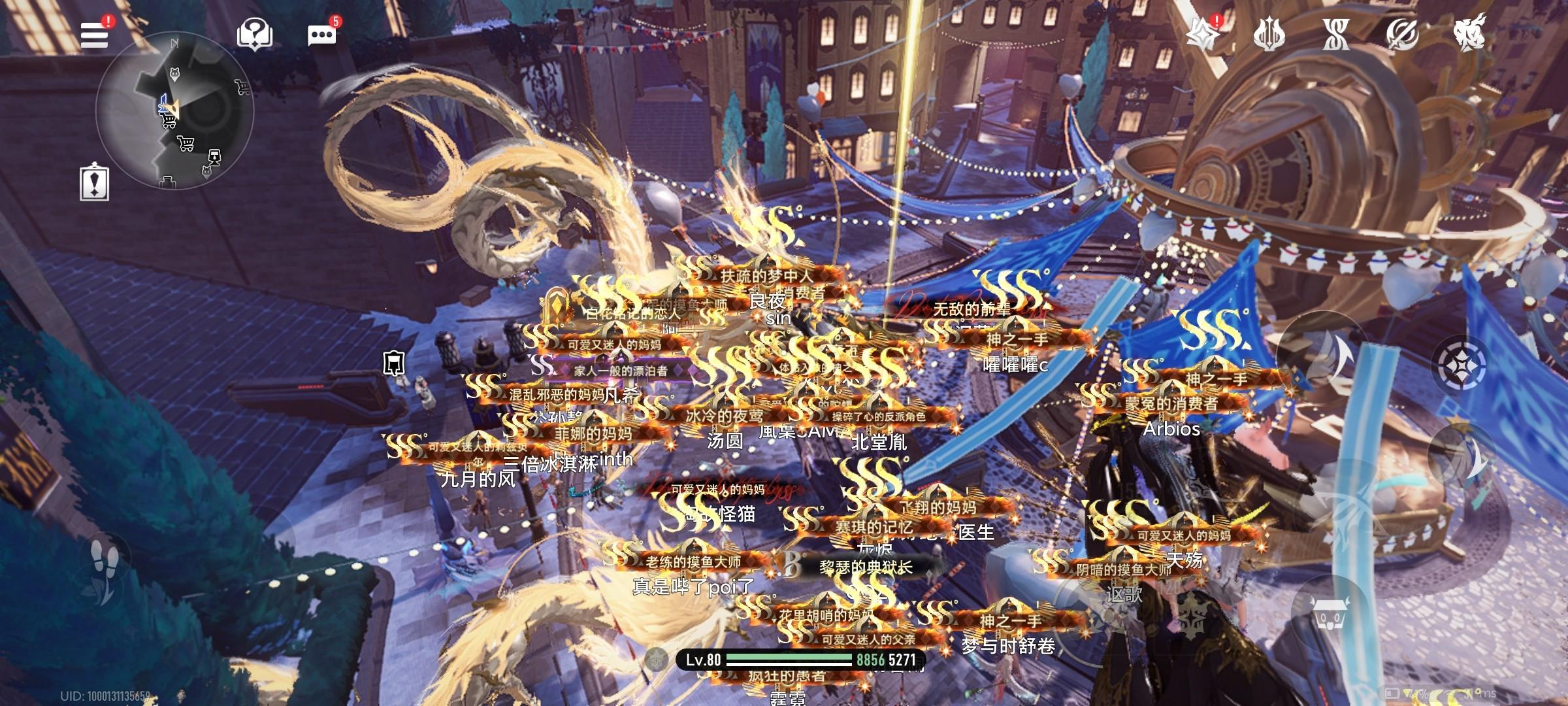
Task: Open the sword and crescent icon
Action: 1402,34
